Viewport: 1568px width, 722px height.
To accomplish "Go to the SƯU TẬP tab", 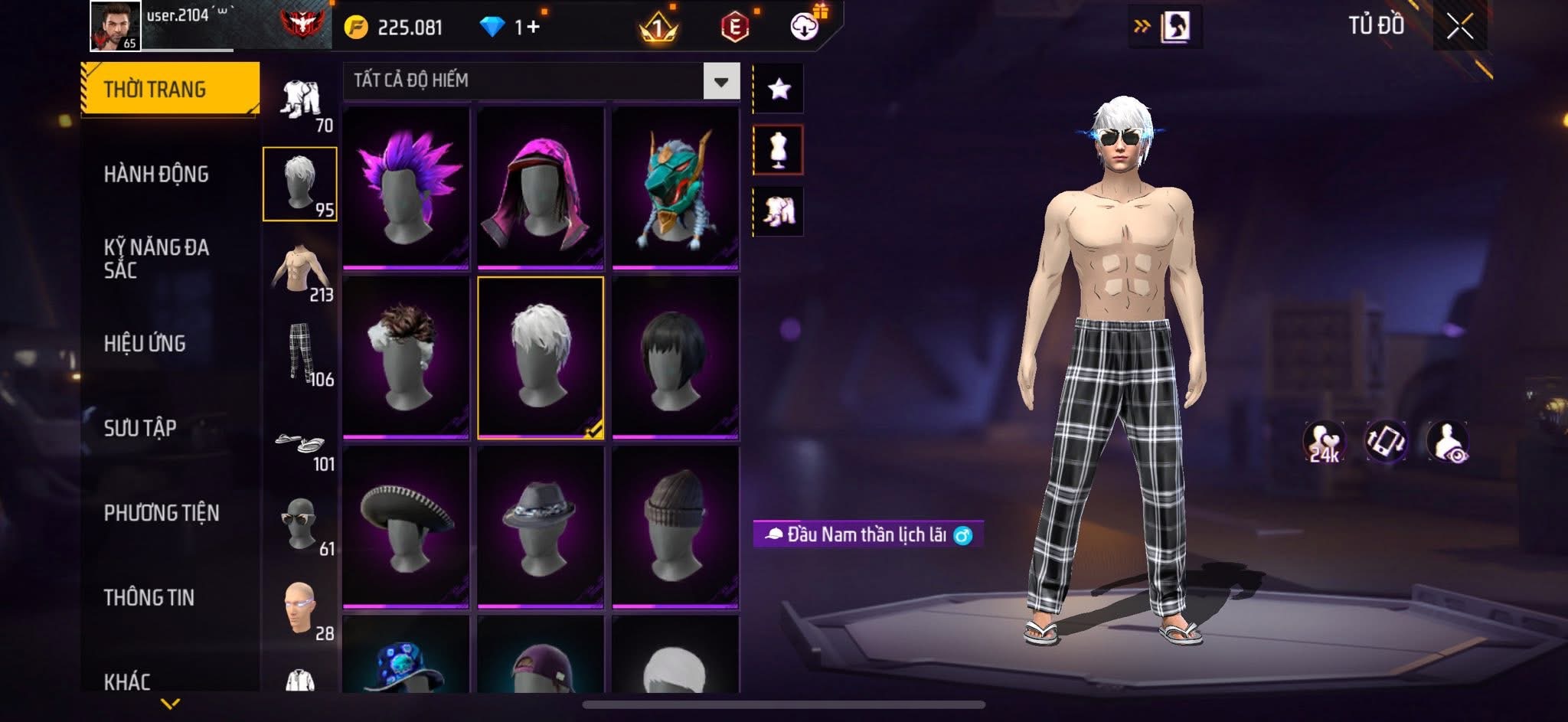I will [140, 428].
